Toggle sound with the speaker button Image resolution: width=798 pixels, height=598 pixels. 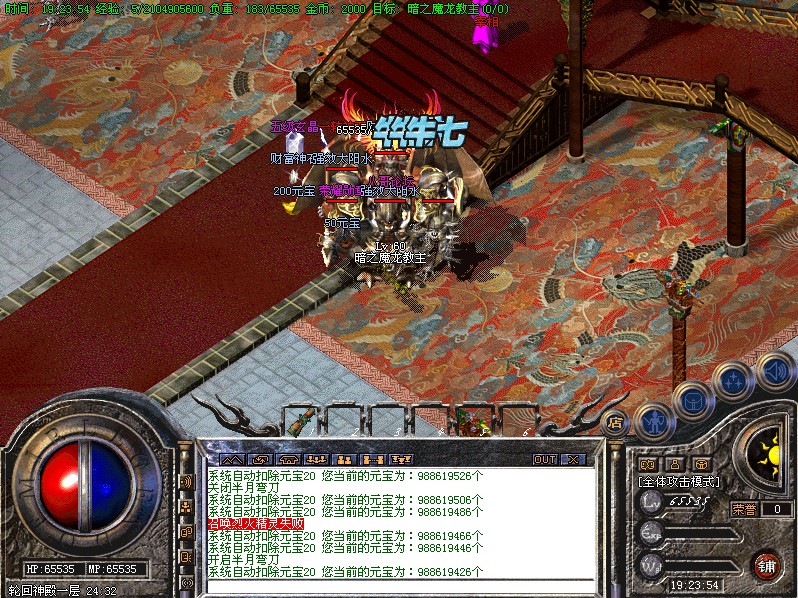tap(774, 372)
